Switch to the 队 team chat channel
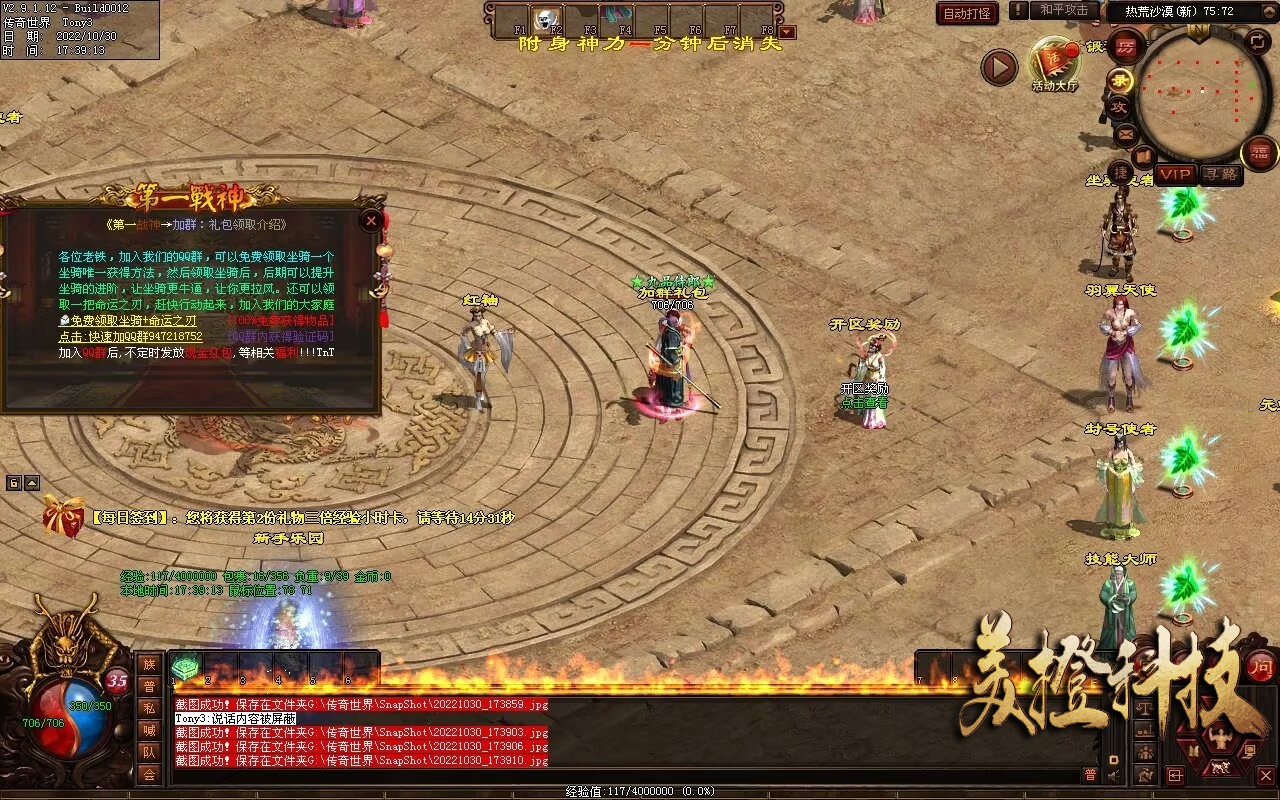Image resolution: width=1280 pixels, height=800 pixels. (149, 752)
